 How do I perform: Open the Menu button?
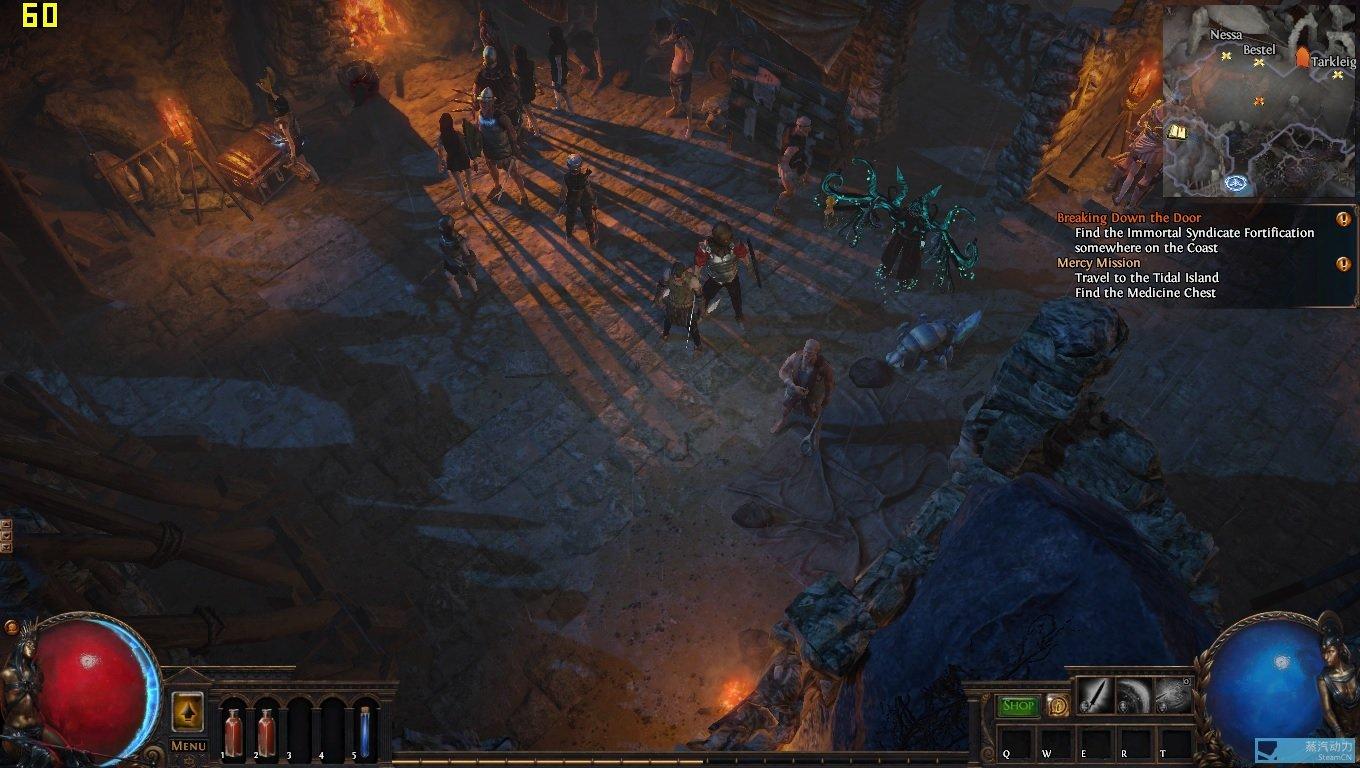pos(188,745)
